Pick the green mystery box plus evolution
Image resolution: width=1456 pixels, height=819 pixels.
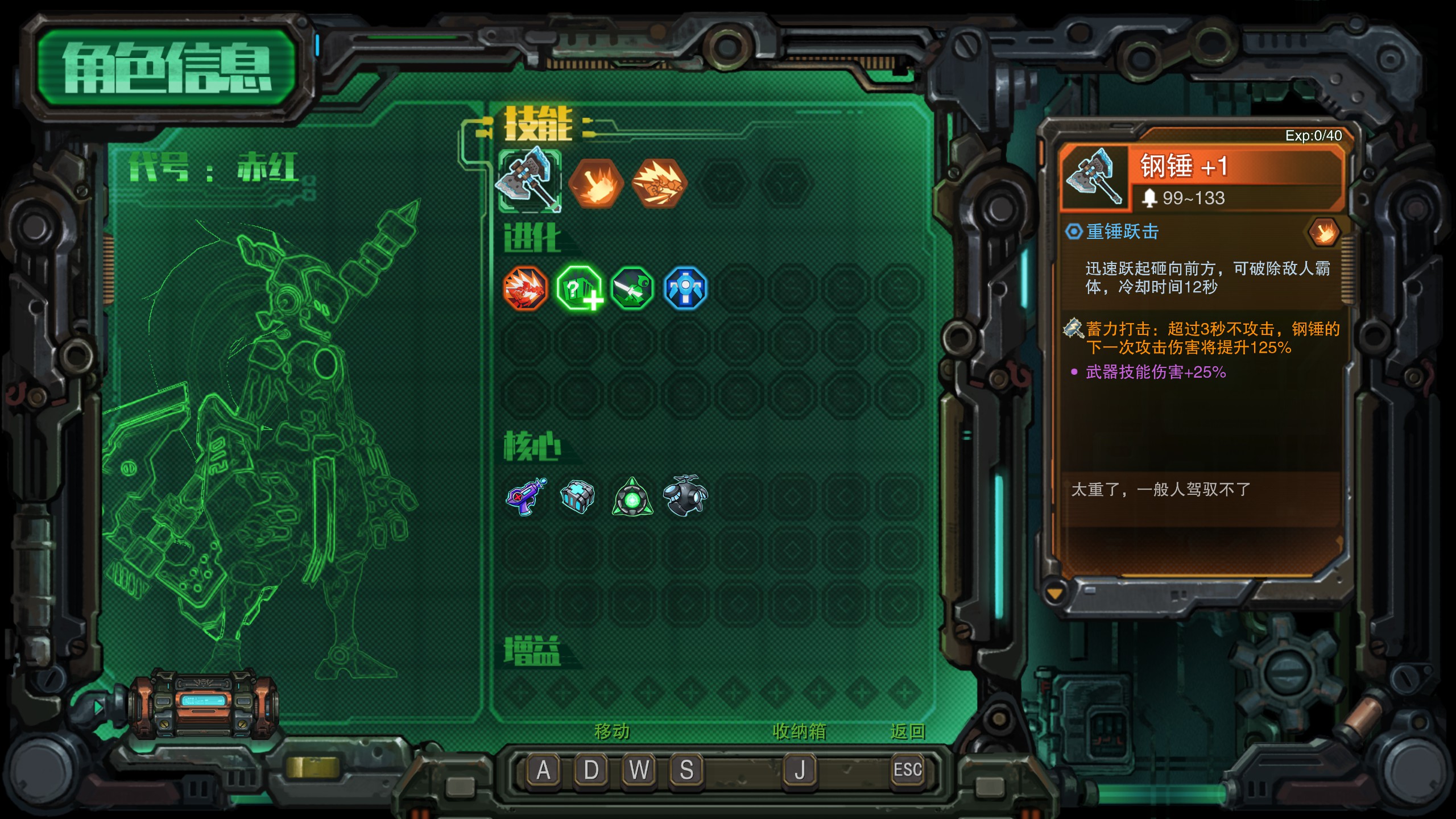coord(579,288)
